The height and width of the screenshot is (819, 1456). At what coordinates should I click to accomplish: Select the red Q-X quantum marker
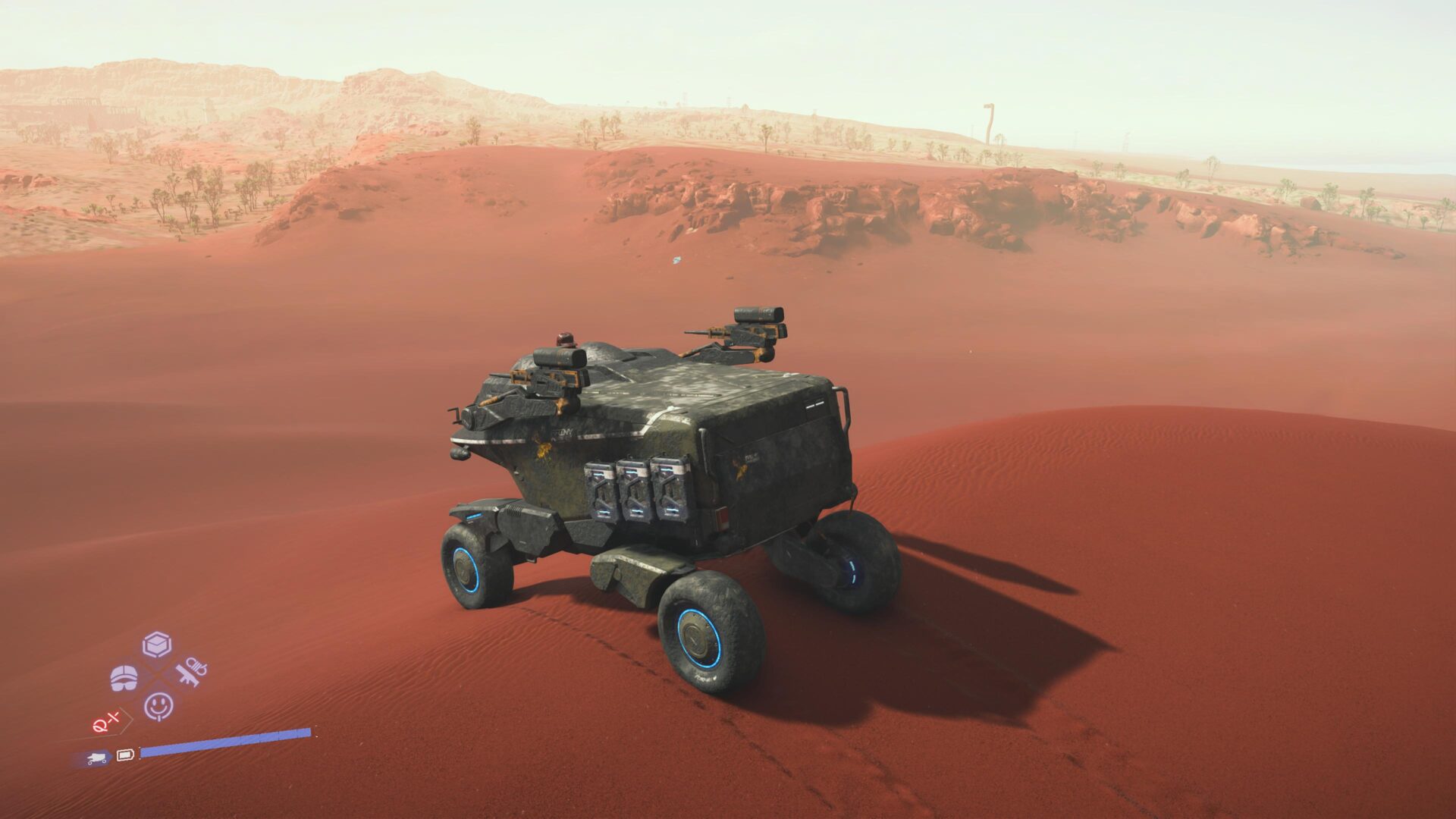click(105, 722)
